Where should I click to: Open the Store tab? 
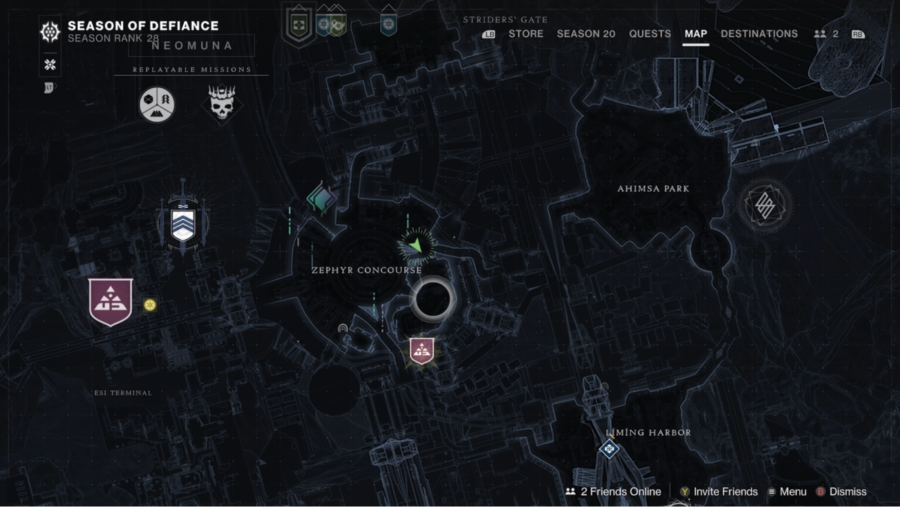coord(525,34)
